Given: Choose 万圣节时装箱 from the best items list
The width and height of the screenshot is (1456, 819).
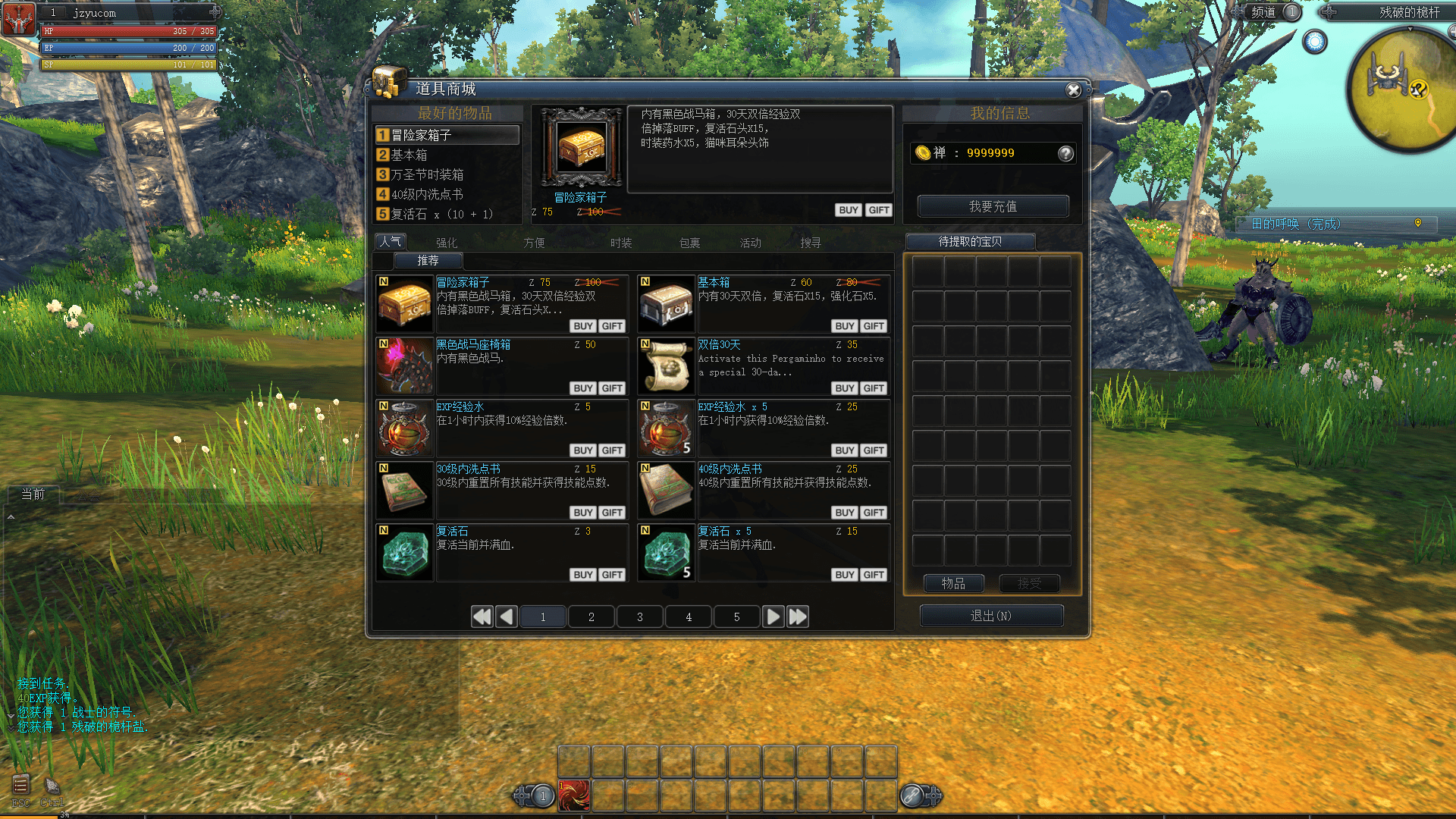Looking at the screenshot, I should click(427, 174).
